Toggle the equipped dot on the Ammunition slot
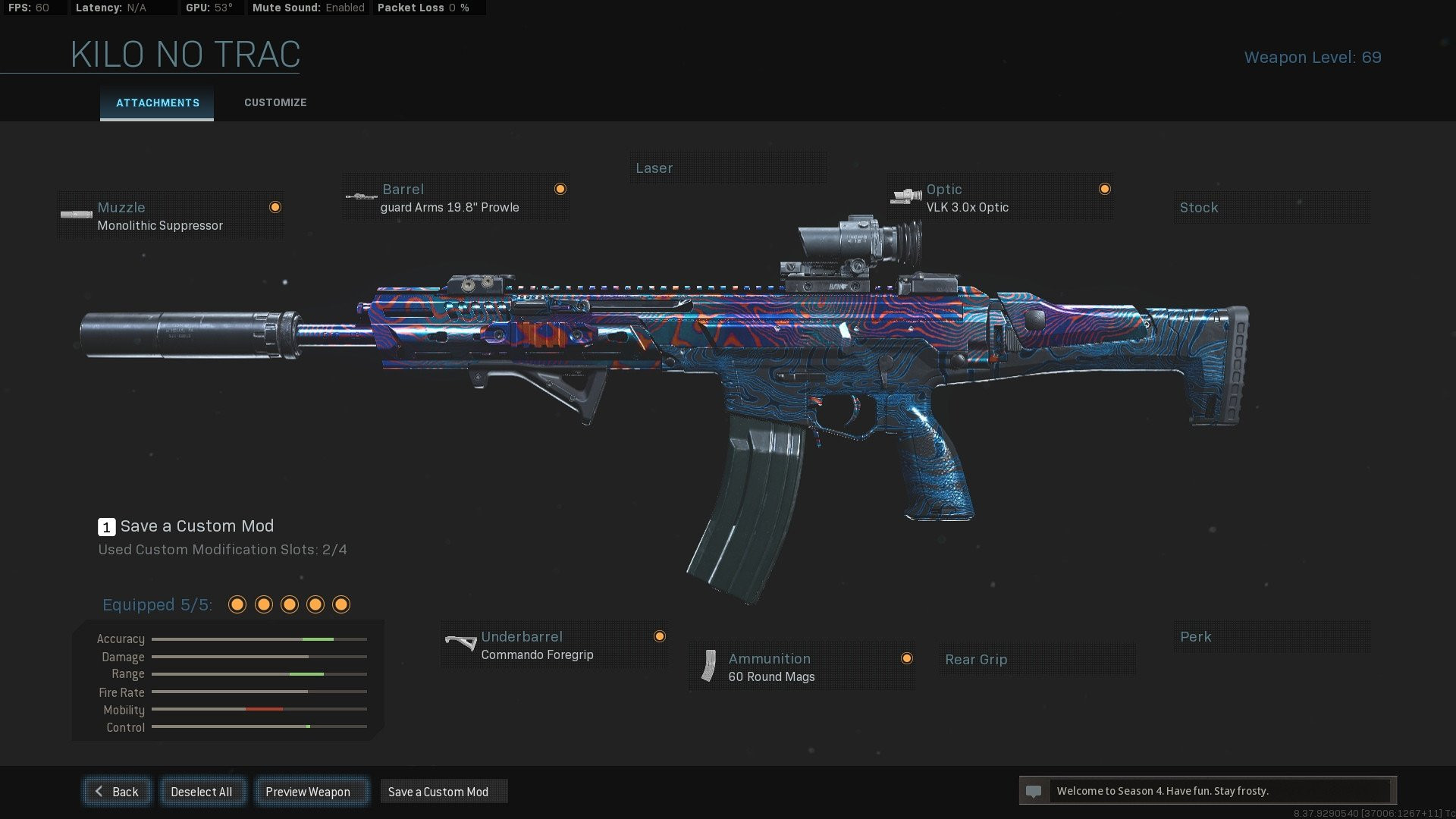 click(907, 658)
